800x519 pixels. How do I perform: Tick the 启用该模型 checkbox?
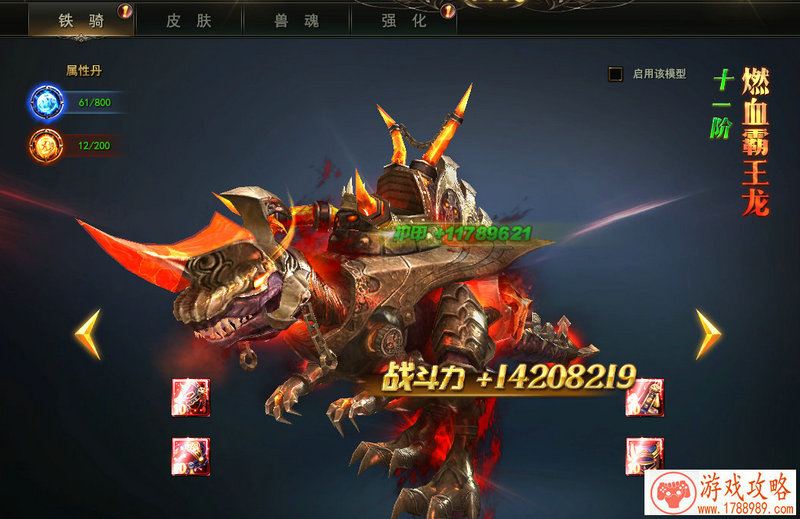click(616, 74)
